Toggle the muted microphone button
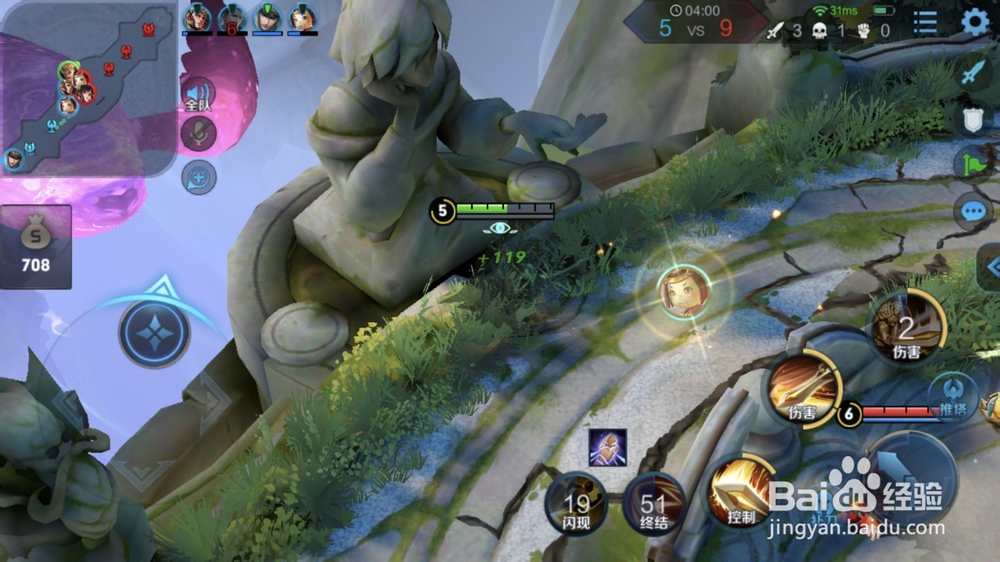1000x562 pixels. [x=199, y=134]
